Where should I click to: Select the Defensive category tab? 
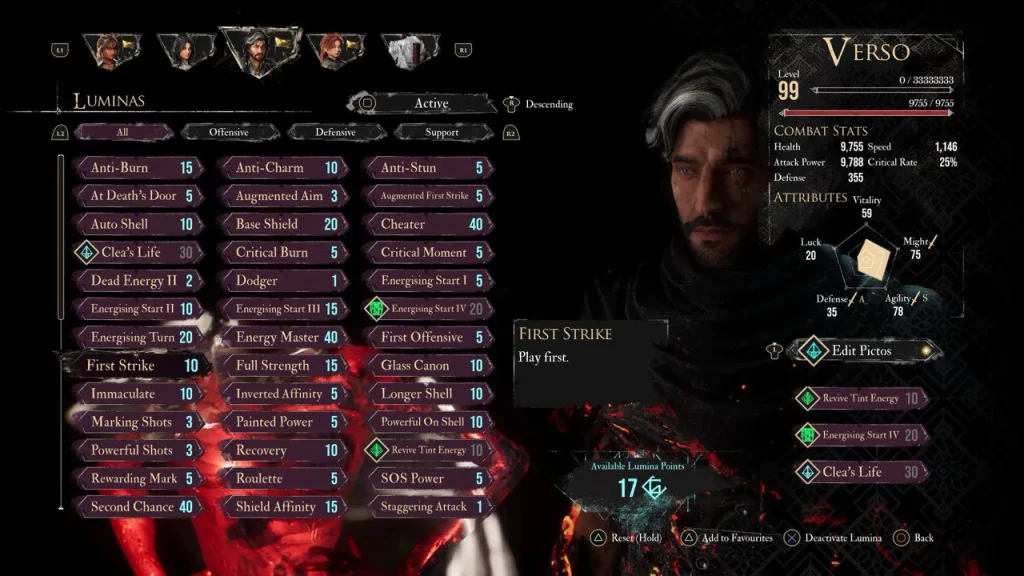pyautogui.click(x=335, y=132)
